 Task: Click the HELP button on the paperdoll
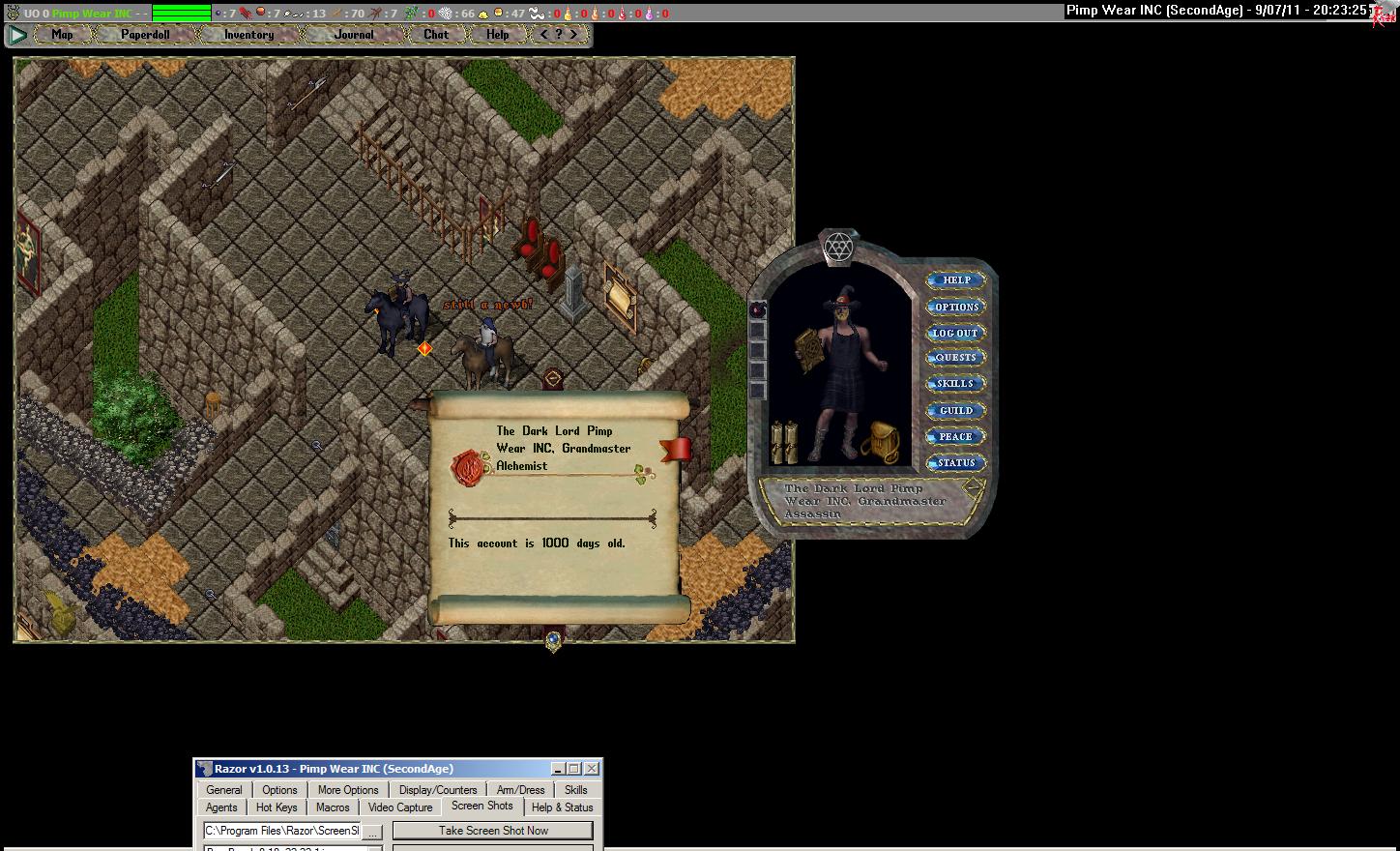click(956, 280)
